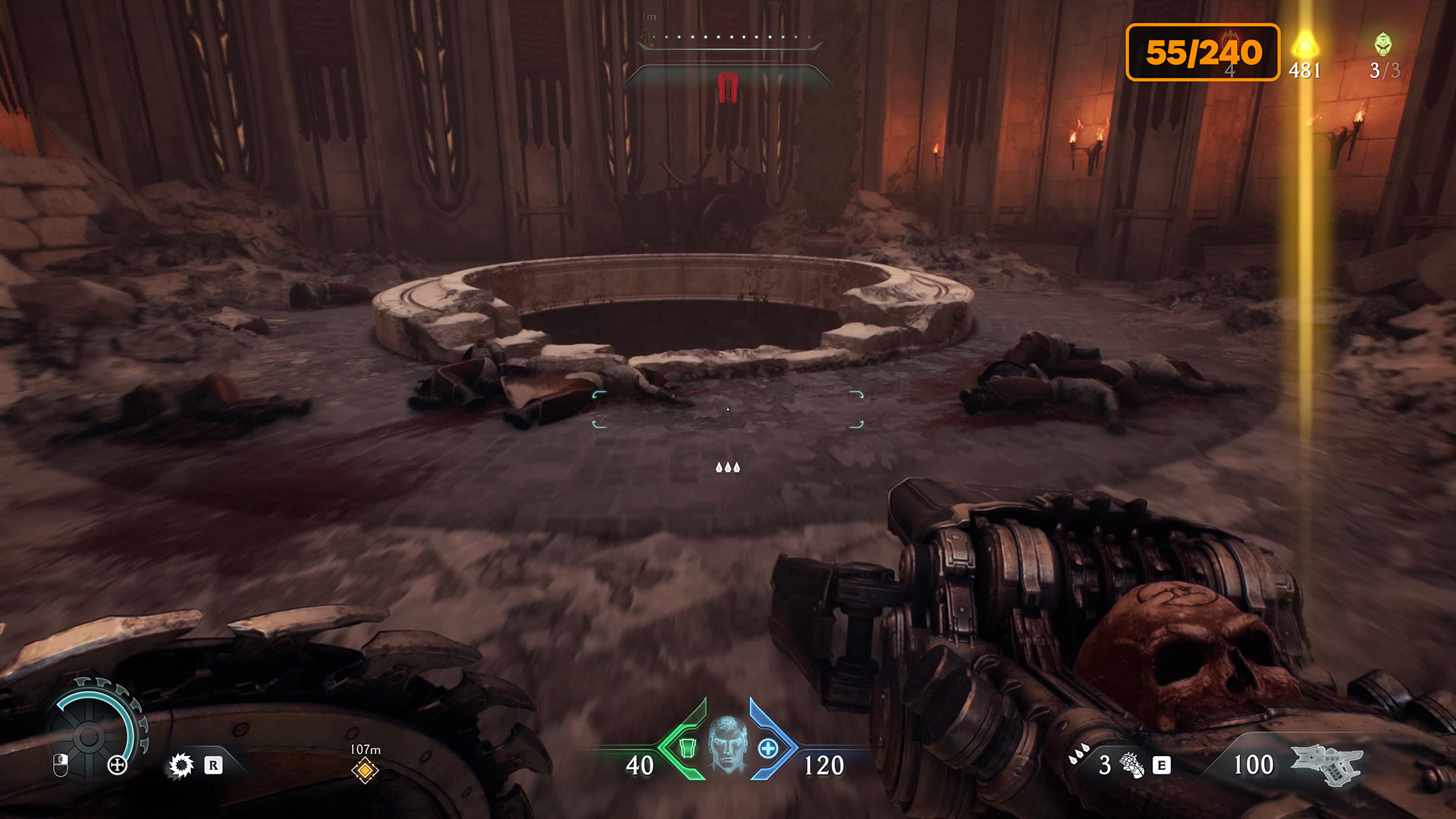Click the gold currency icon
This screenshot has width=1456, height=819.
1304,44
